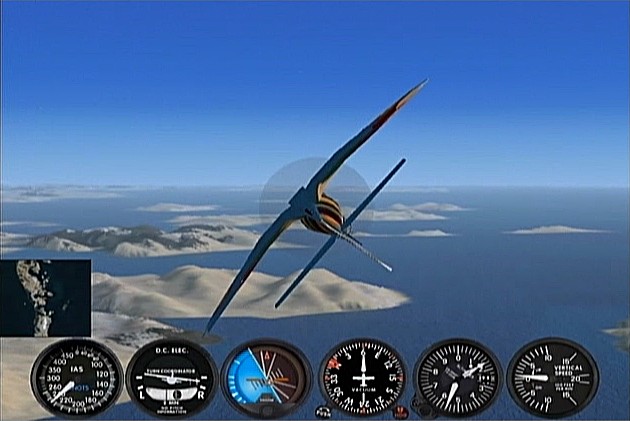Select the vertical speed indicator
Screen dimensions: 630x421
click(x=553, y=379)
